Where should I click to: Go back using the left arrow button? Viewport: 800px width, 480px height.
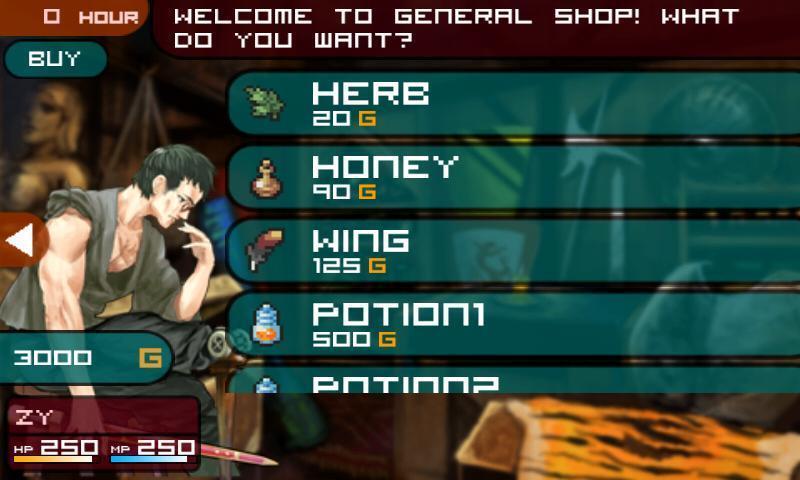pos(20,240)
